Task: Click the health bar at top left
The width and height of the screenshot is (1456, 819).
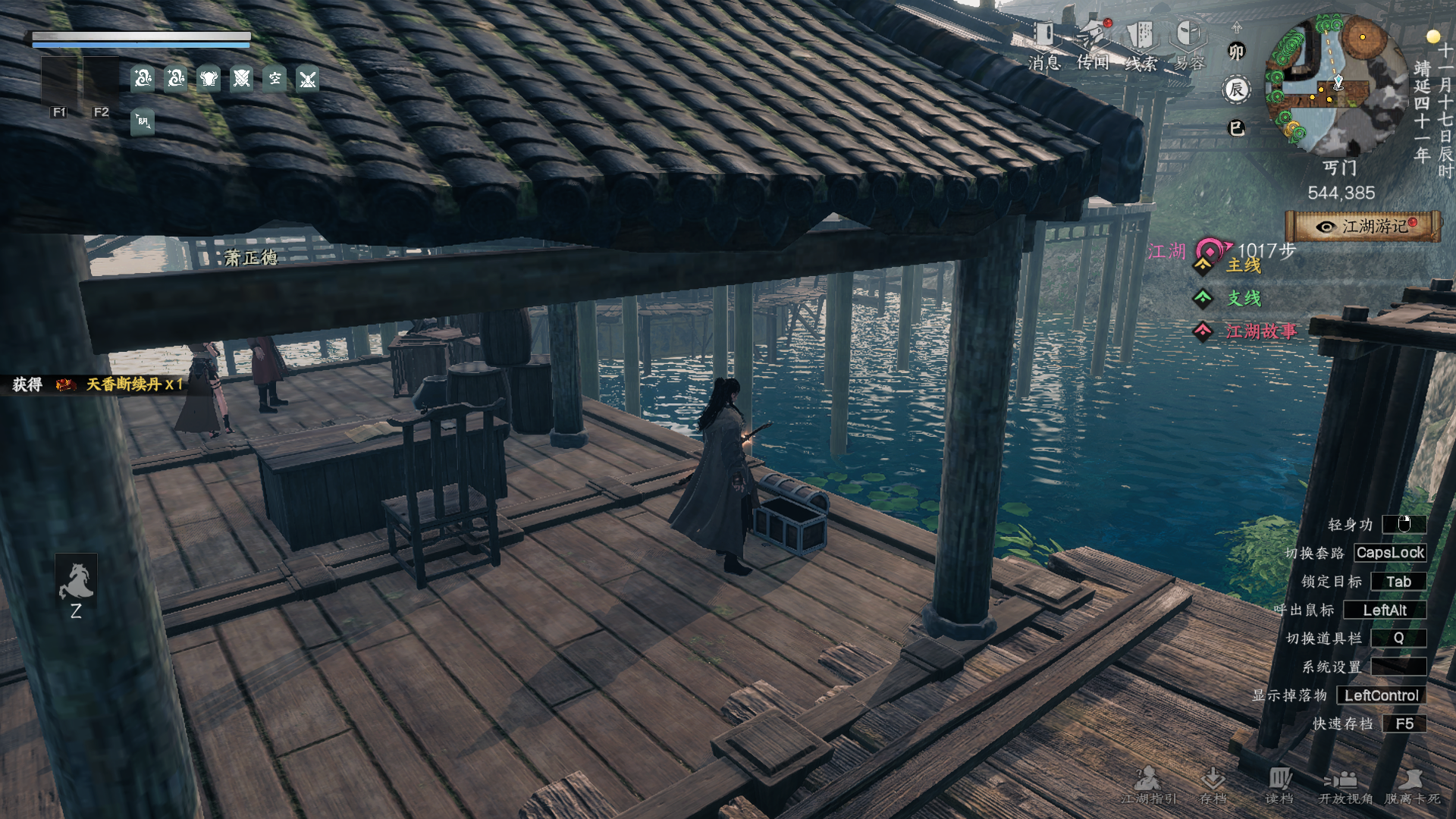Action: coord(140,36)
